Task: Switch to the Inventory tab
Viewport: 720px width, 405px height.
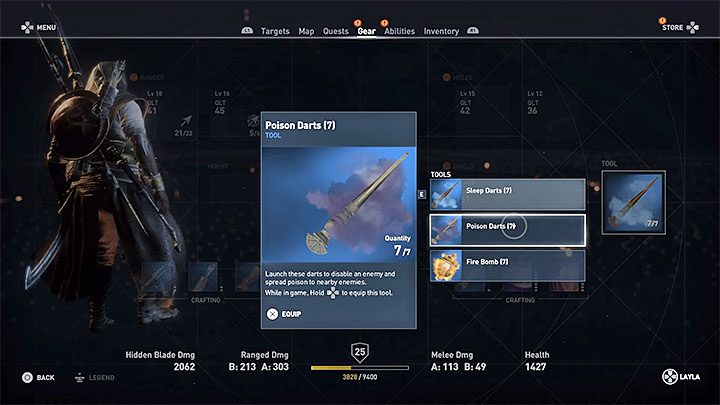Action: (441, 31)
